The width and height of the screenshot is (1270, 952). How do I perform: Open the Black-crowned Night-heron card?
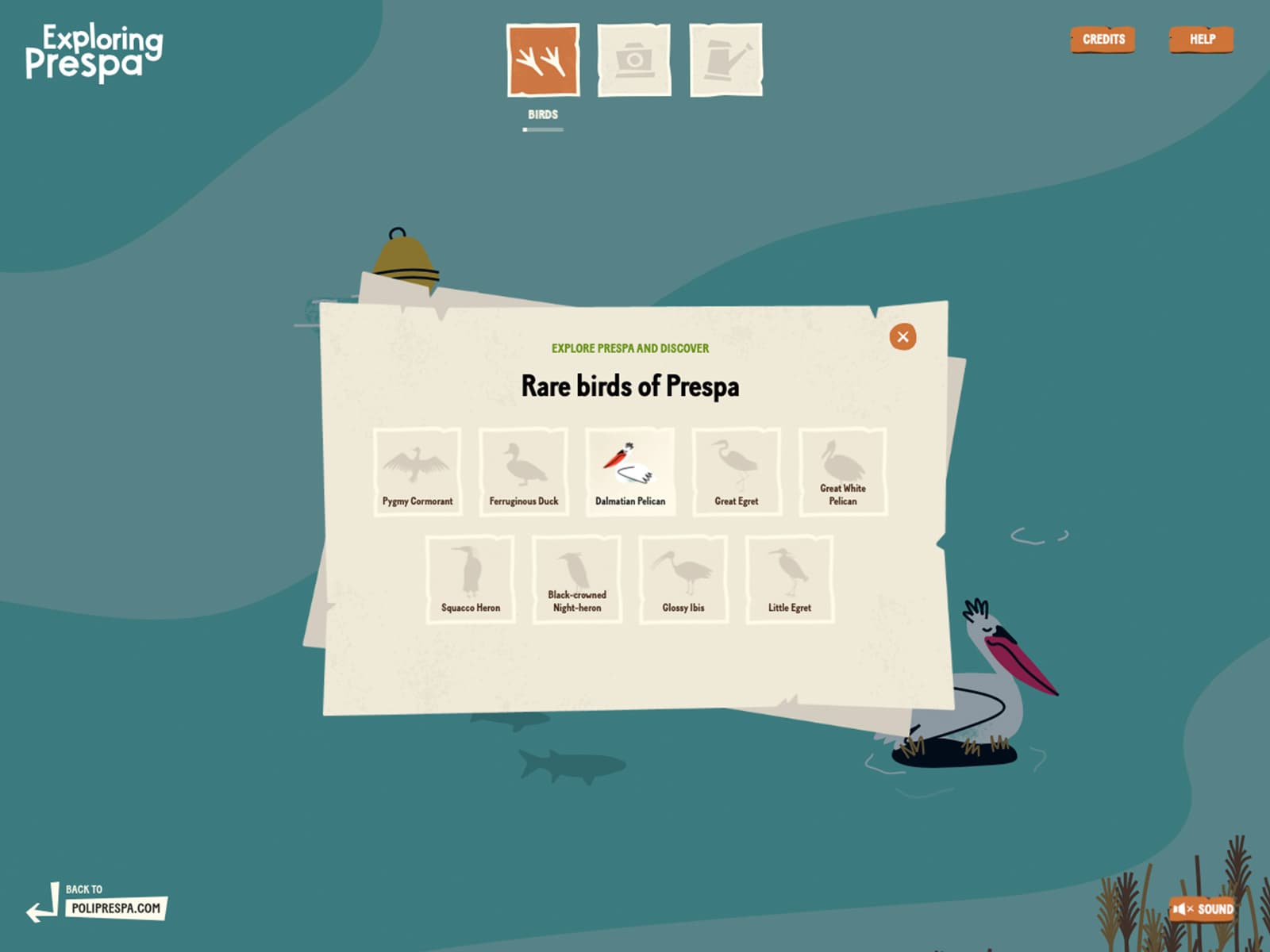click(577, 579)
